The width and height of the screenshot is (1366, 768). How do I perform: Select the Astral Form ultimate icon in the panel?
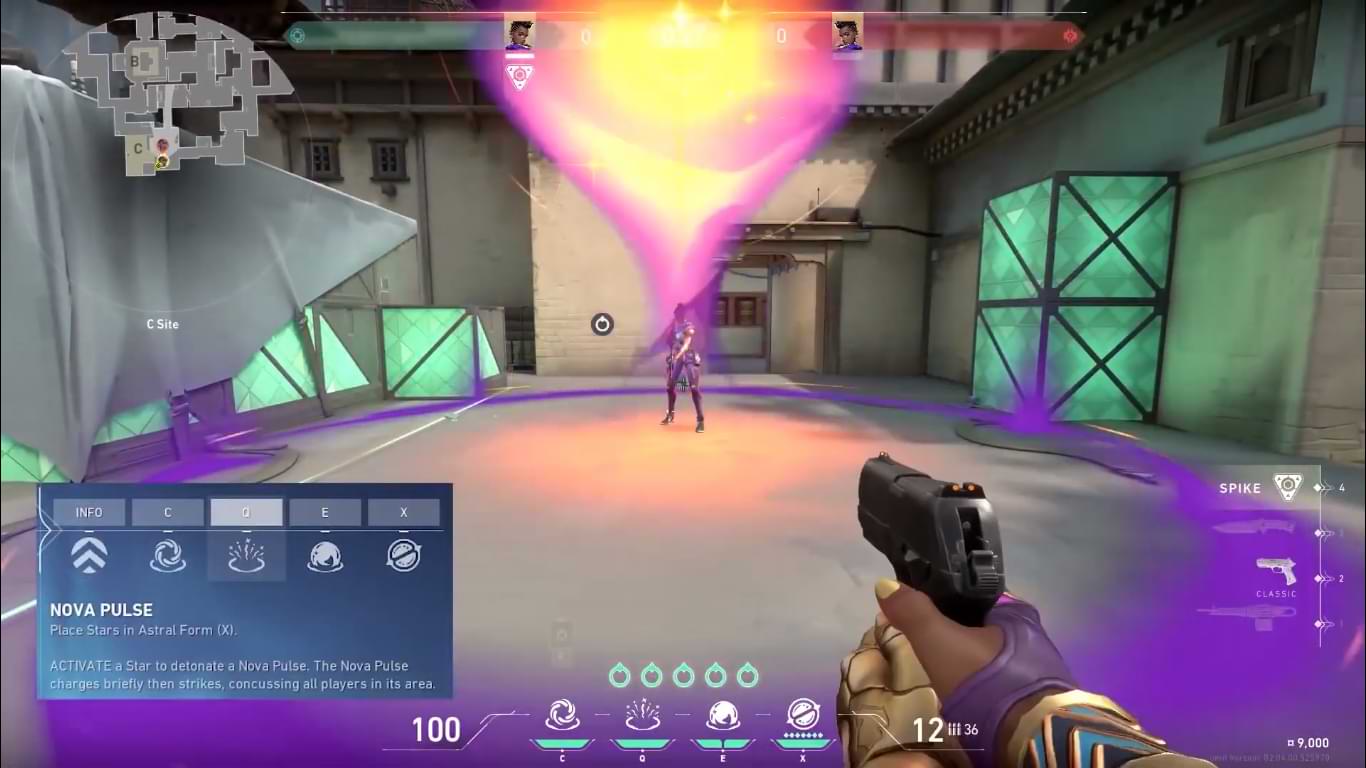point(404,557)
